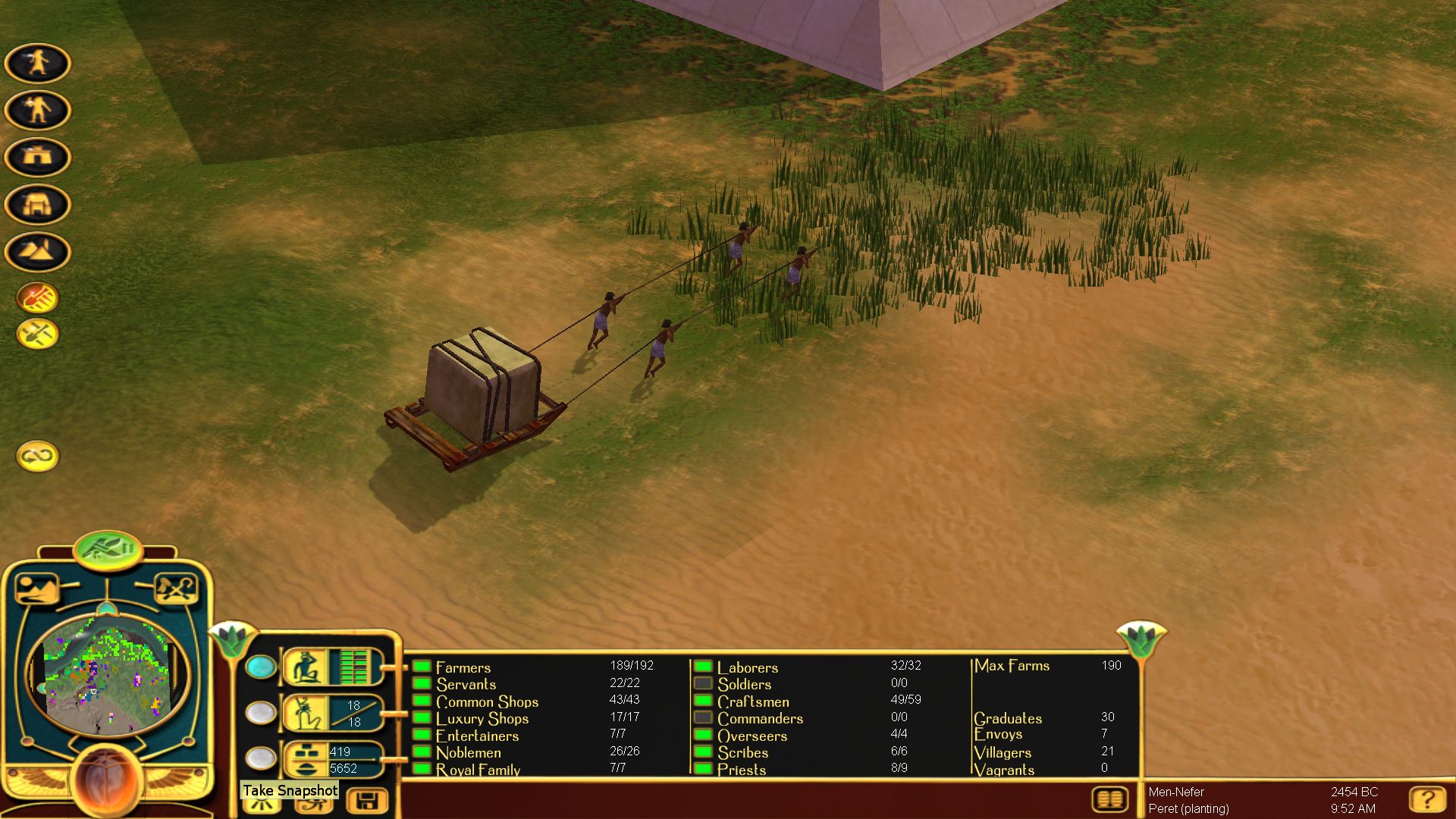1456x819 pixels.
Task: Open the kneeling figure 18/18 panel
Action: click(x=333, y=713)
